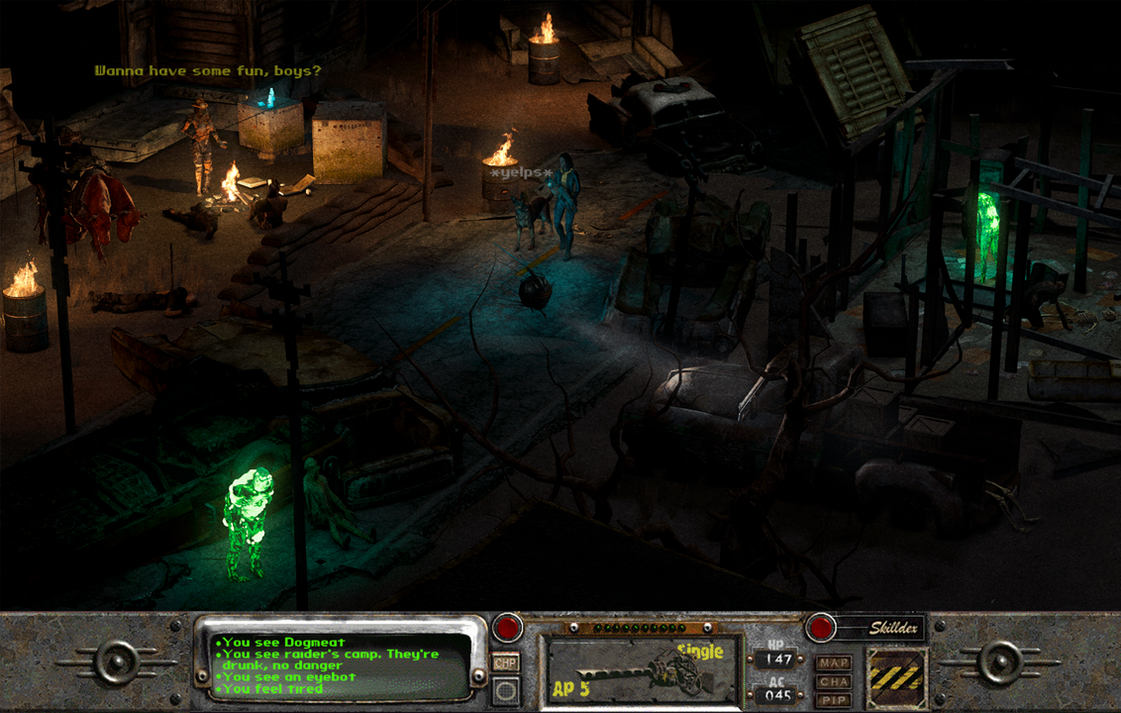
Task: Open the Skilldex panel
Action: (x=879, y=628)
